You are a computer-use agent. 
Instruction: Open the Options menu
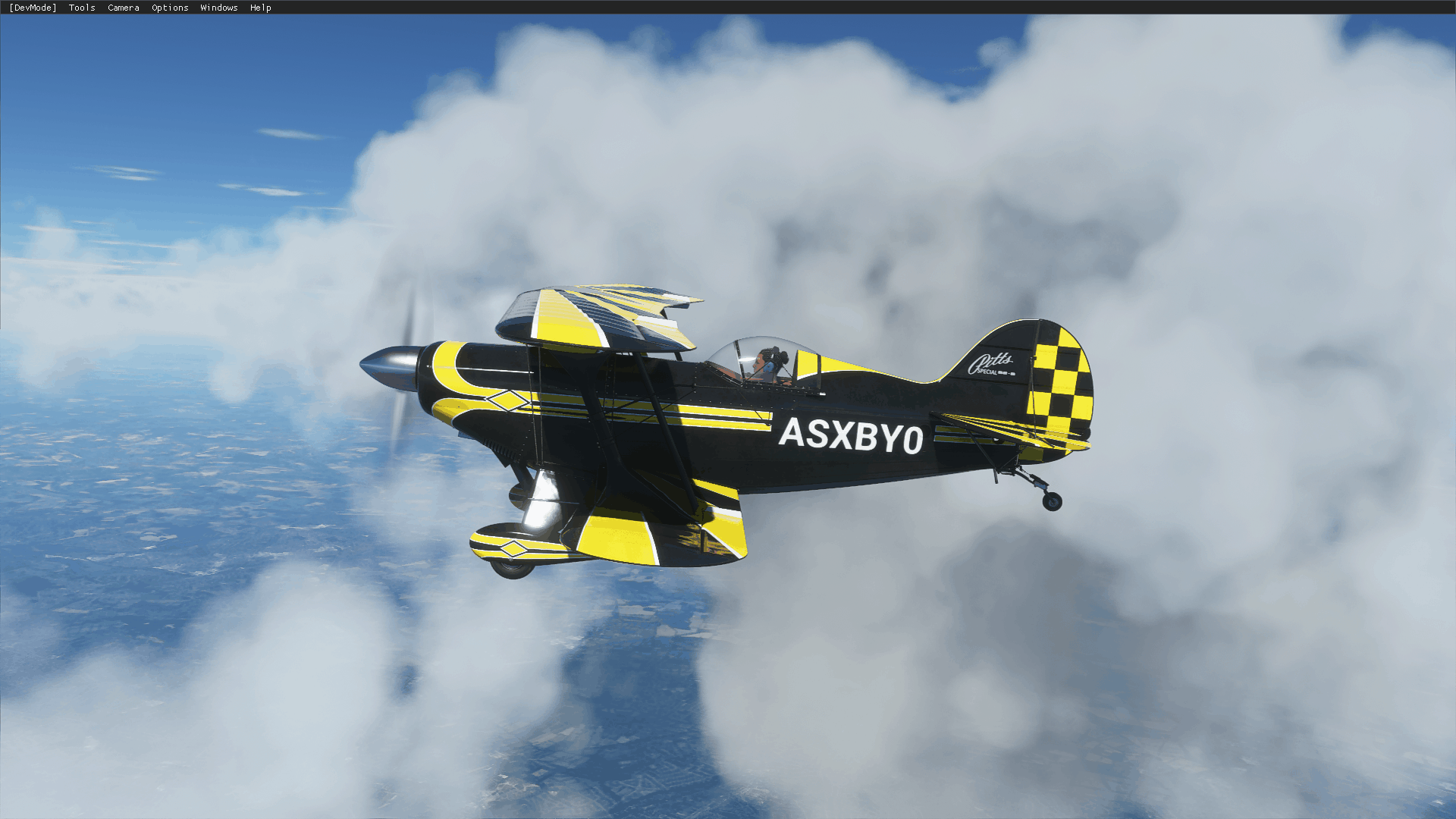tap(169, 8)
